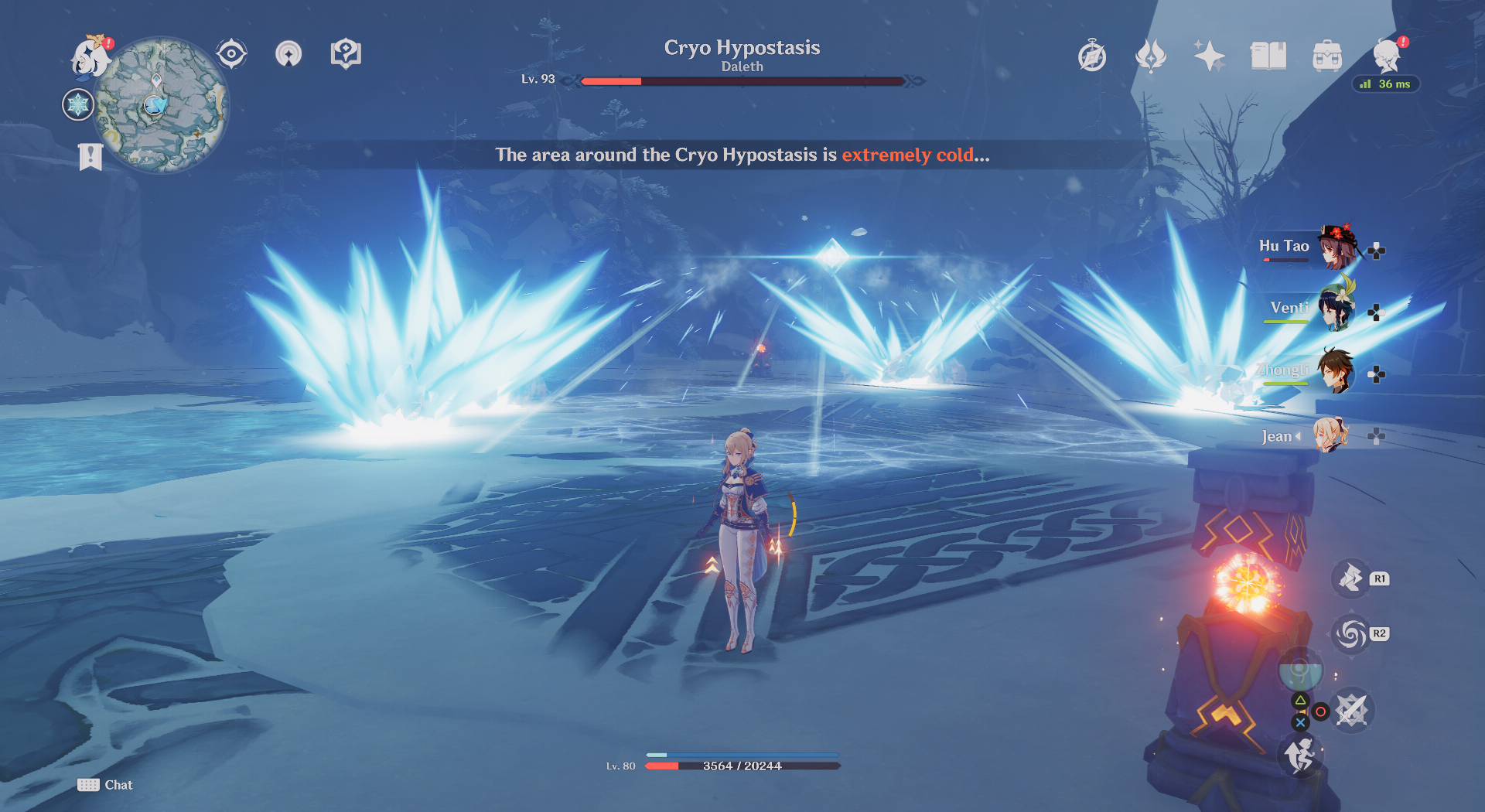Collapse Jean's party slot chevron arrow

[1299, 436]
